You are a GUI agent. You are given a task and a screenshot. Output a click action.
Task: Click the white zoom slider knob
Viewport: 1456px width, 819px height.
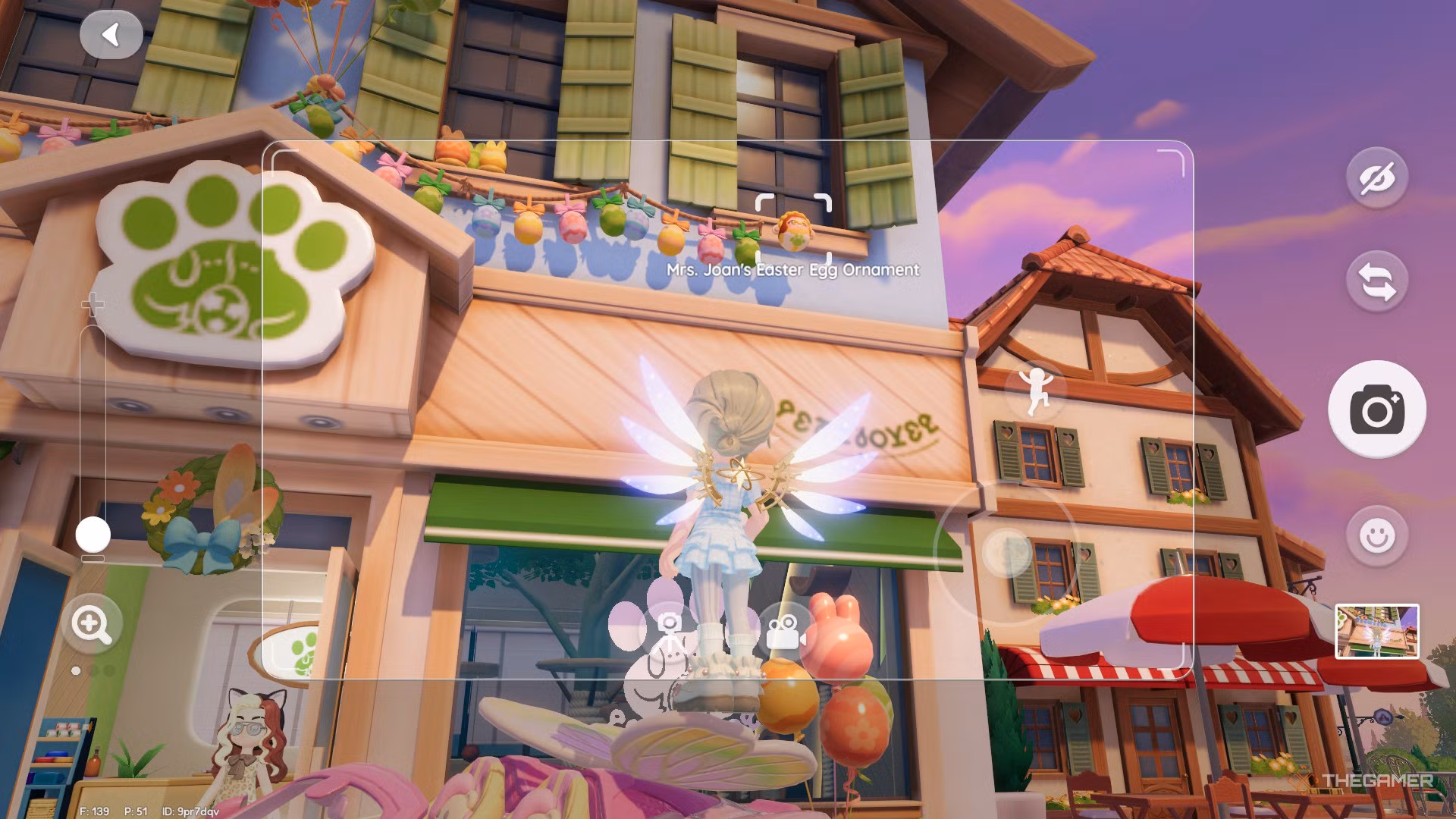point(93,533)
